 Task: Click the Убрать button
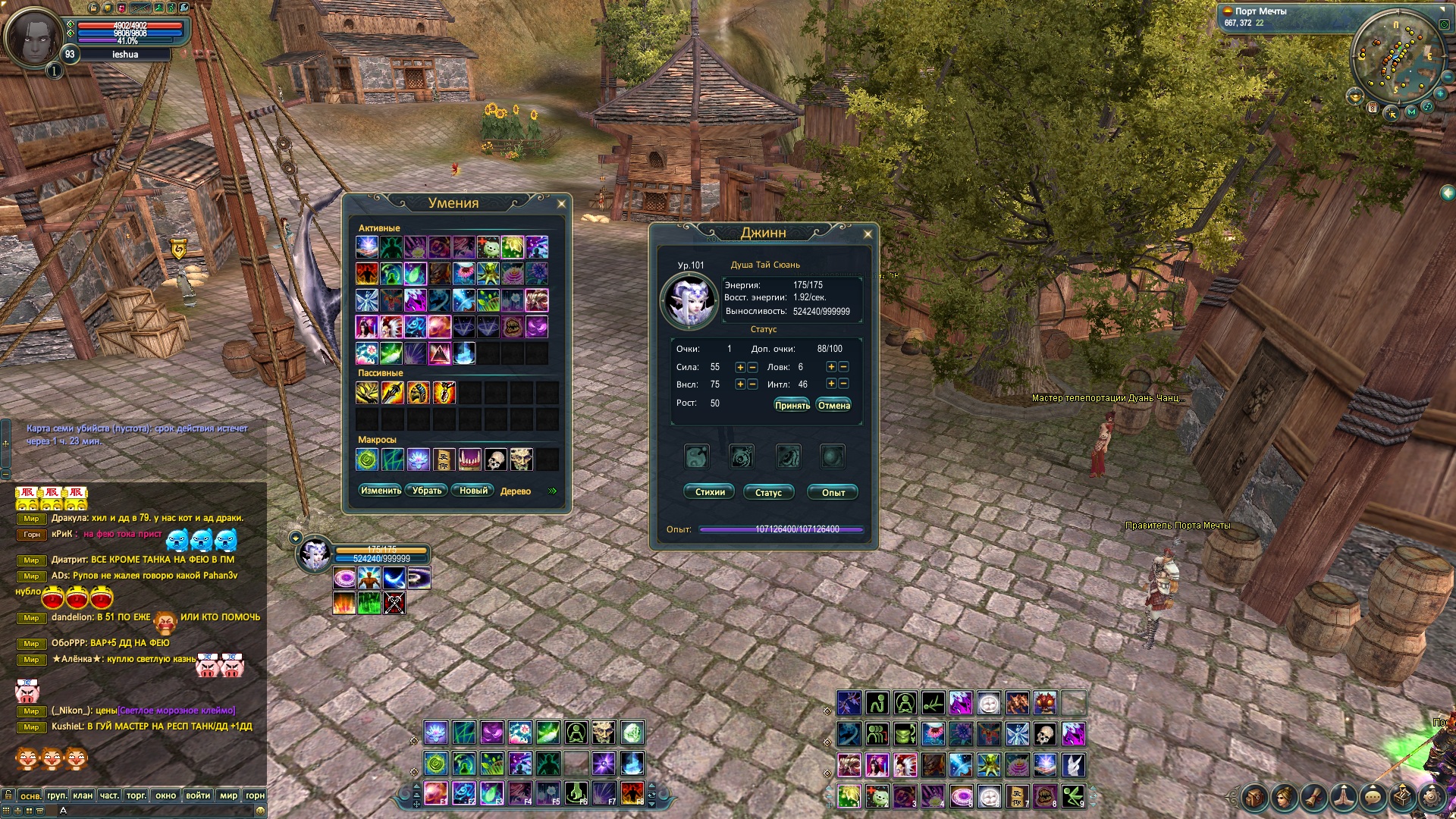click(427, 491)
